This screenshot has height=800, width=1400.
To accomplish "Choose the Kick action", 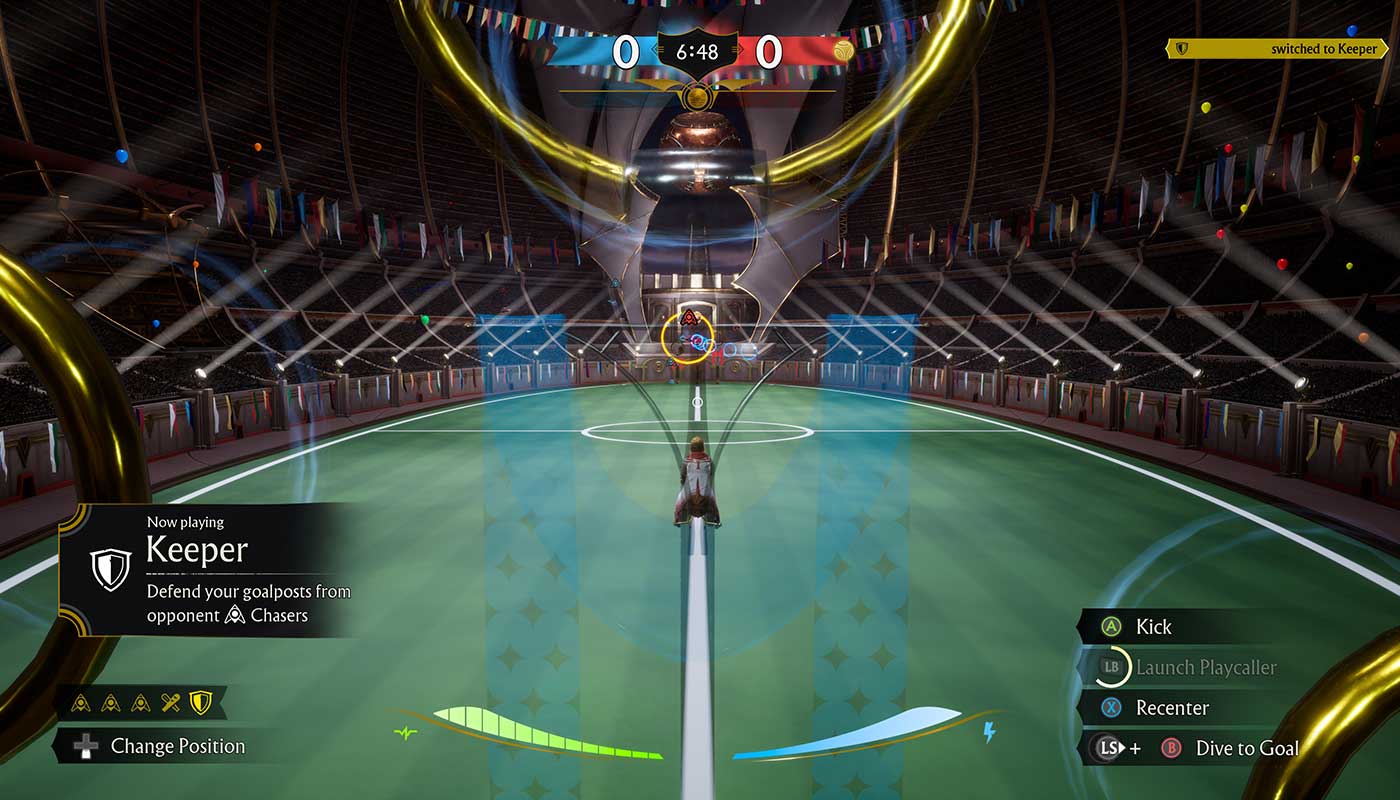I will pyautogui.click(x=1153, y=627).
